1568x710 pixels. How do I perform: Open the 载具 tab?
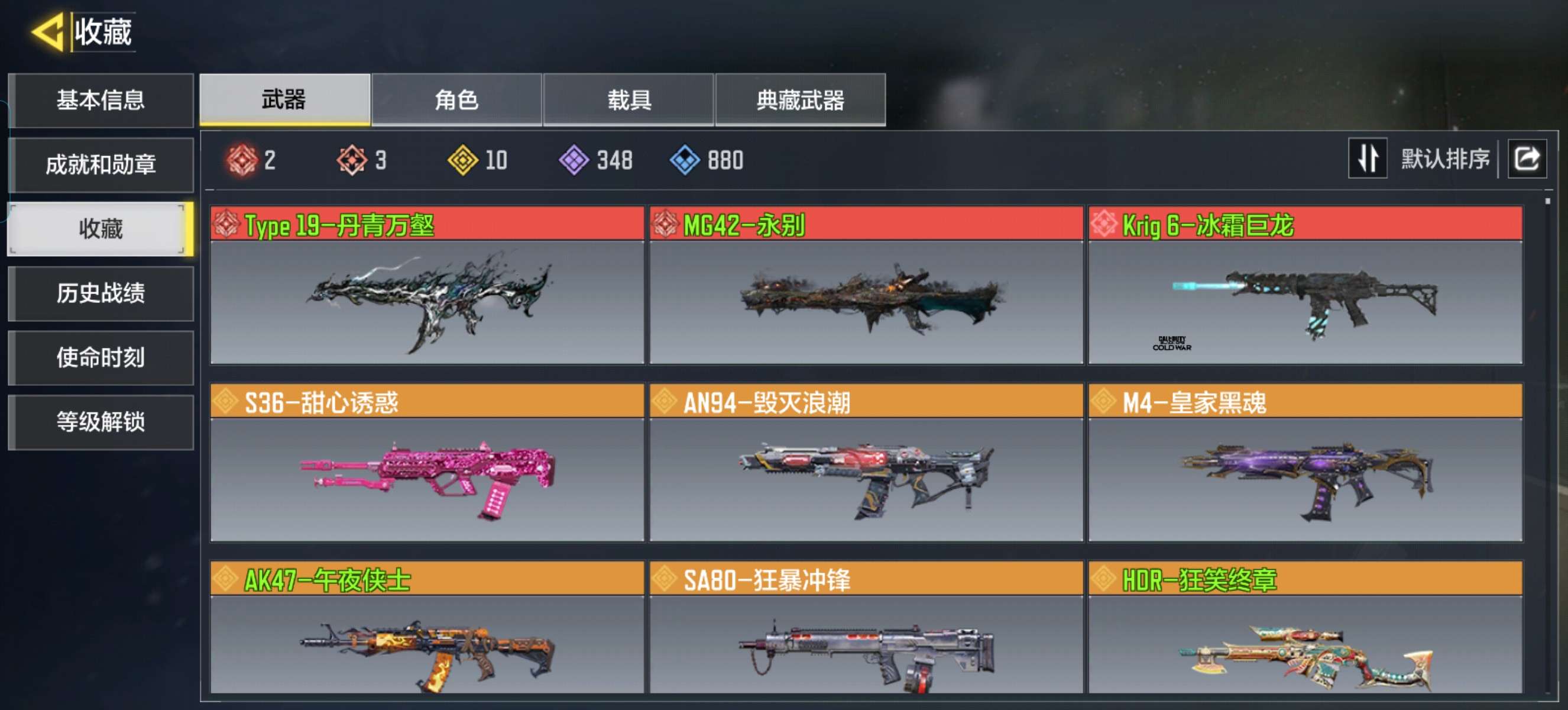[629, 100]
